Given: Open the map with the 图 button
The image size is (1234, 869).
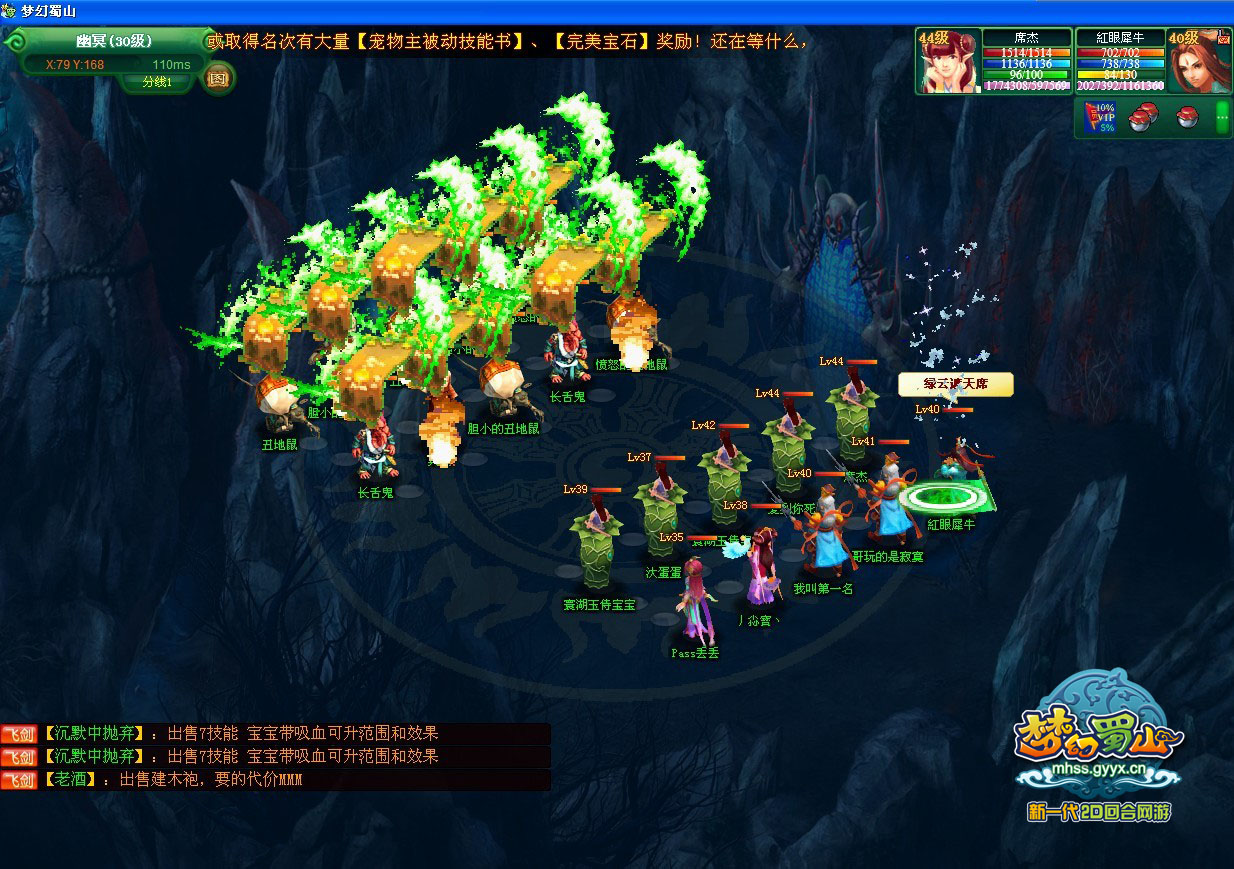Looking at the screenshot, I should 218,77.
